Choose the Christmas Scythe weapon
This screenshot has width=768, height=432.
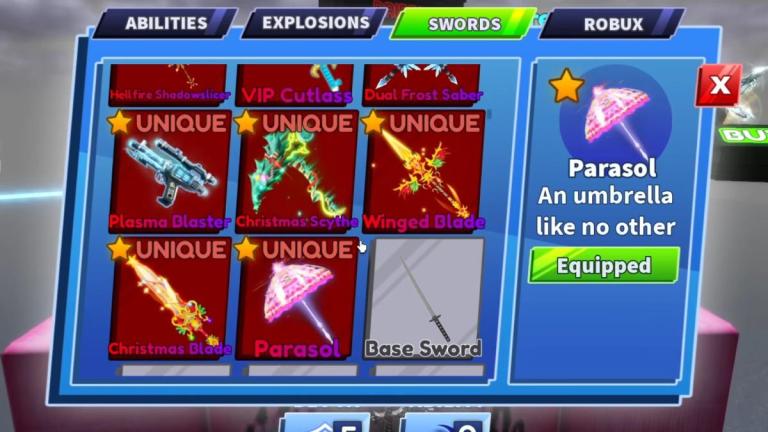(x=297, y=171)
